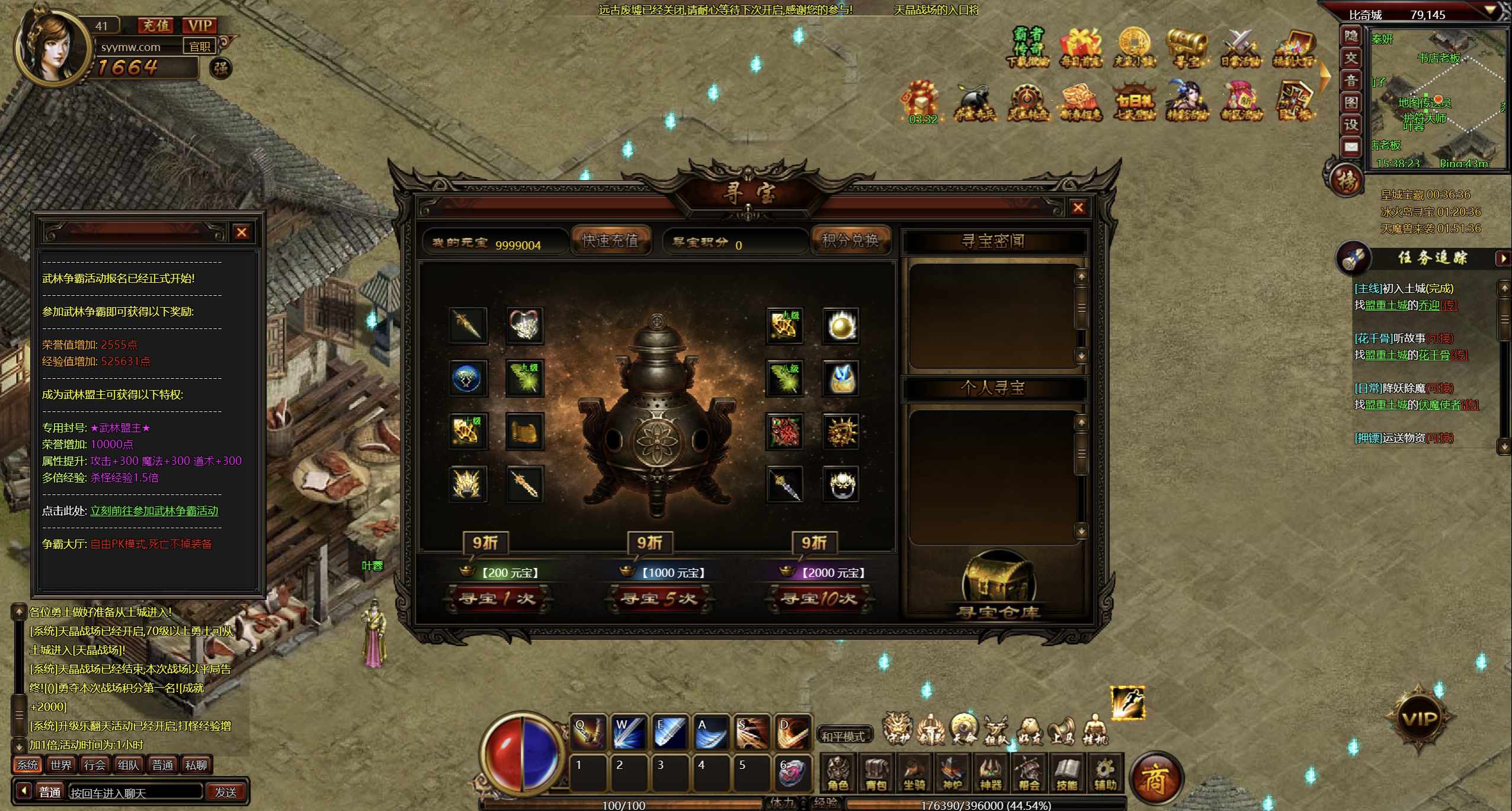Open the 积分兑换 points exchange
This screenshot has height=811, width=1512.
pos(850,241)
